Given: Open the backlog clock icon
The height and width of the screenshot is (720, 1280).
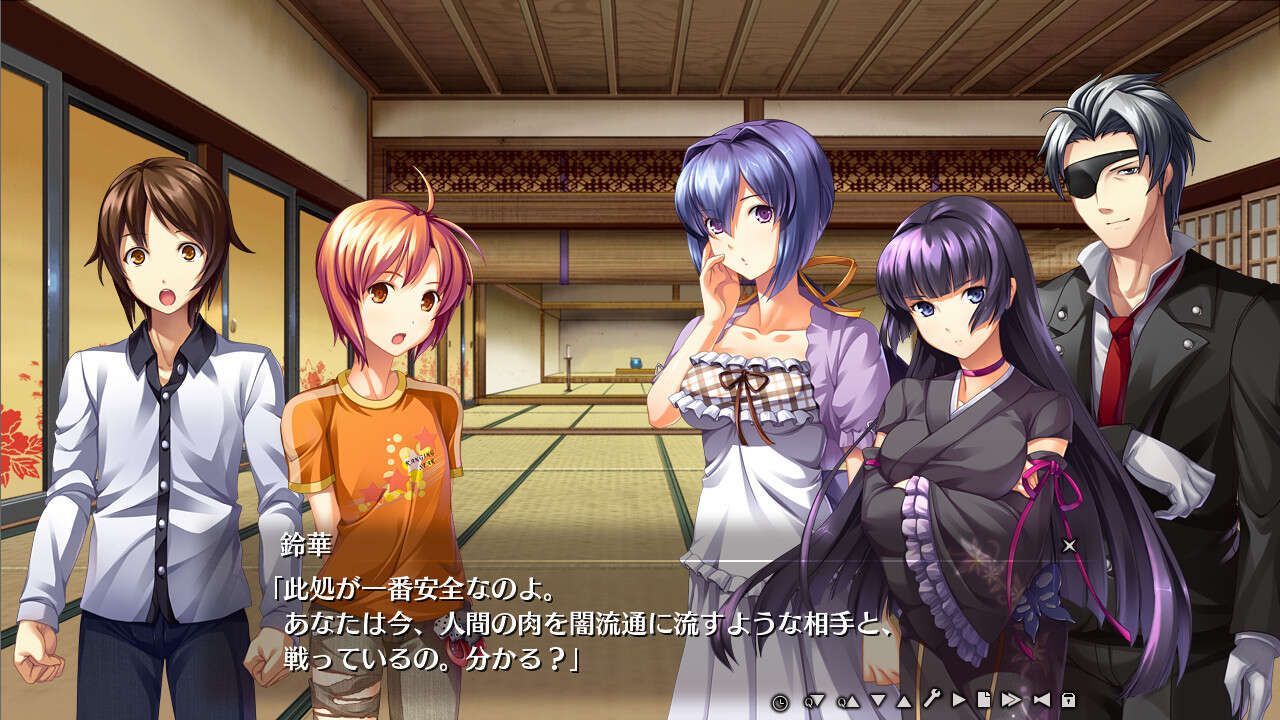Looking at the screenshot, I should pos(780,700).
